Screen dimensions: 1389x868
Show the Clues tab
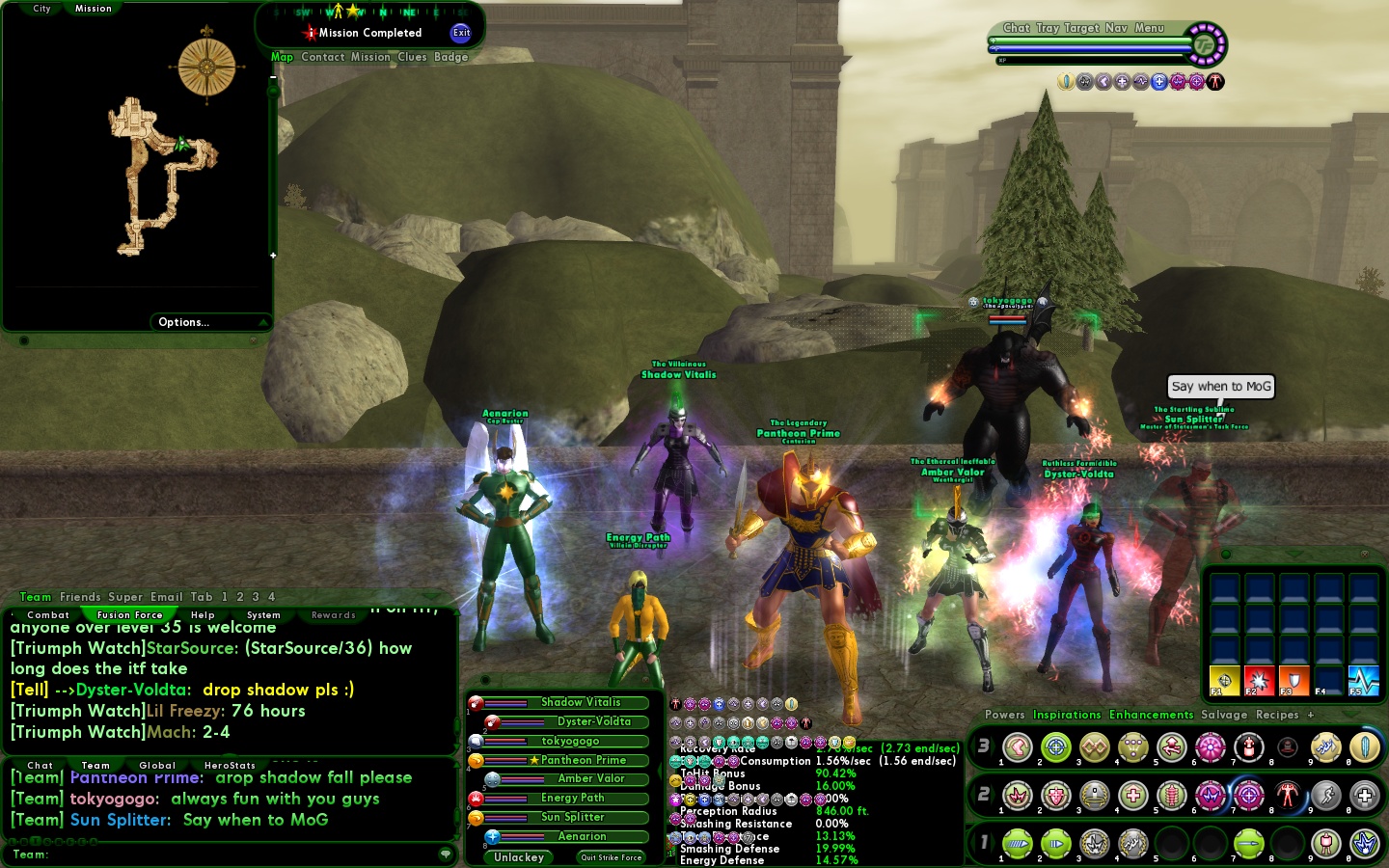click(412, 57)
